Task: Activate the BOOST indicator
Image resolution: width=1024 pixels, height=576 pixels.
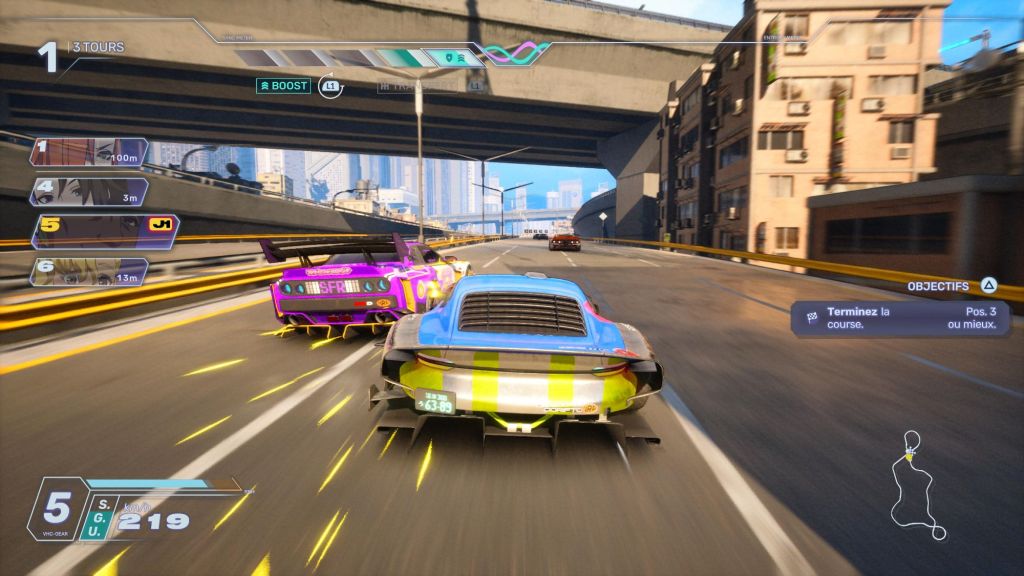Action: 284,86
